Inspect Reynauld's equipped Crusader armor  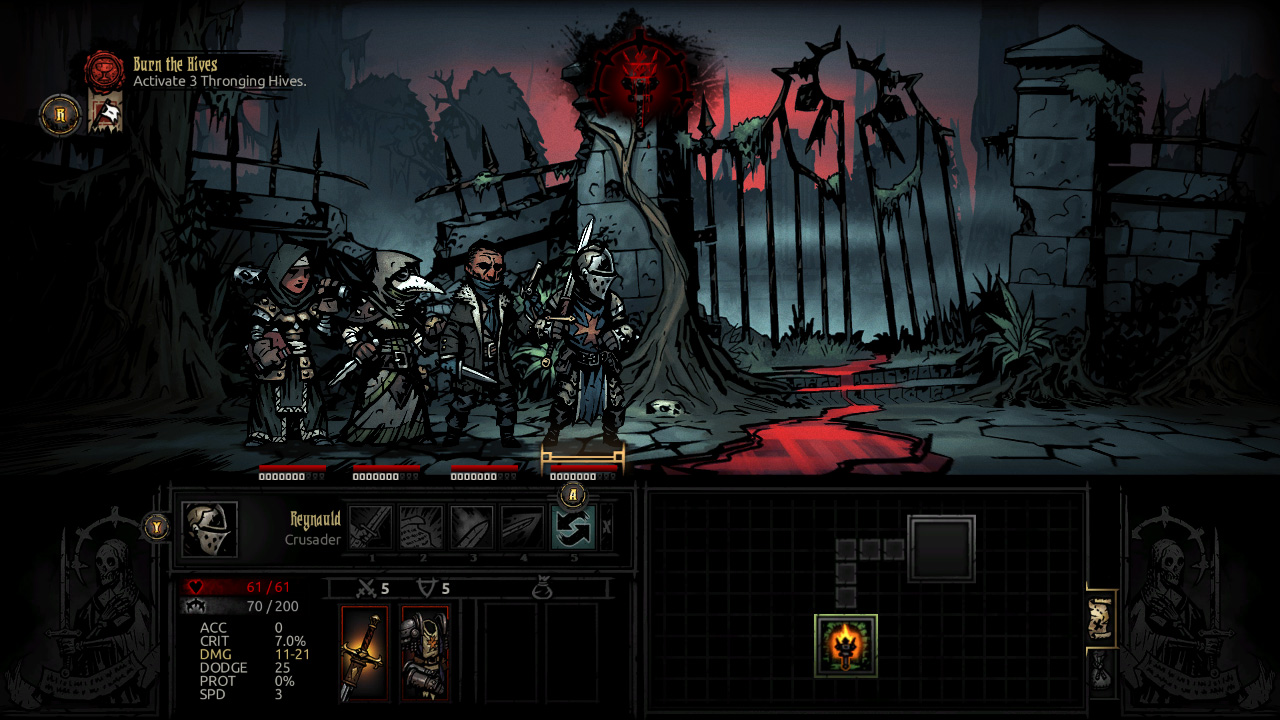coord(424,648)
